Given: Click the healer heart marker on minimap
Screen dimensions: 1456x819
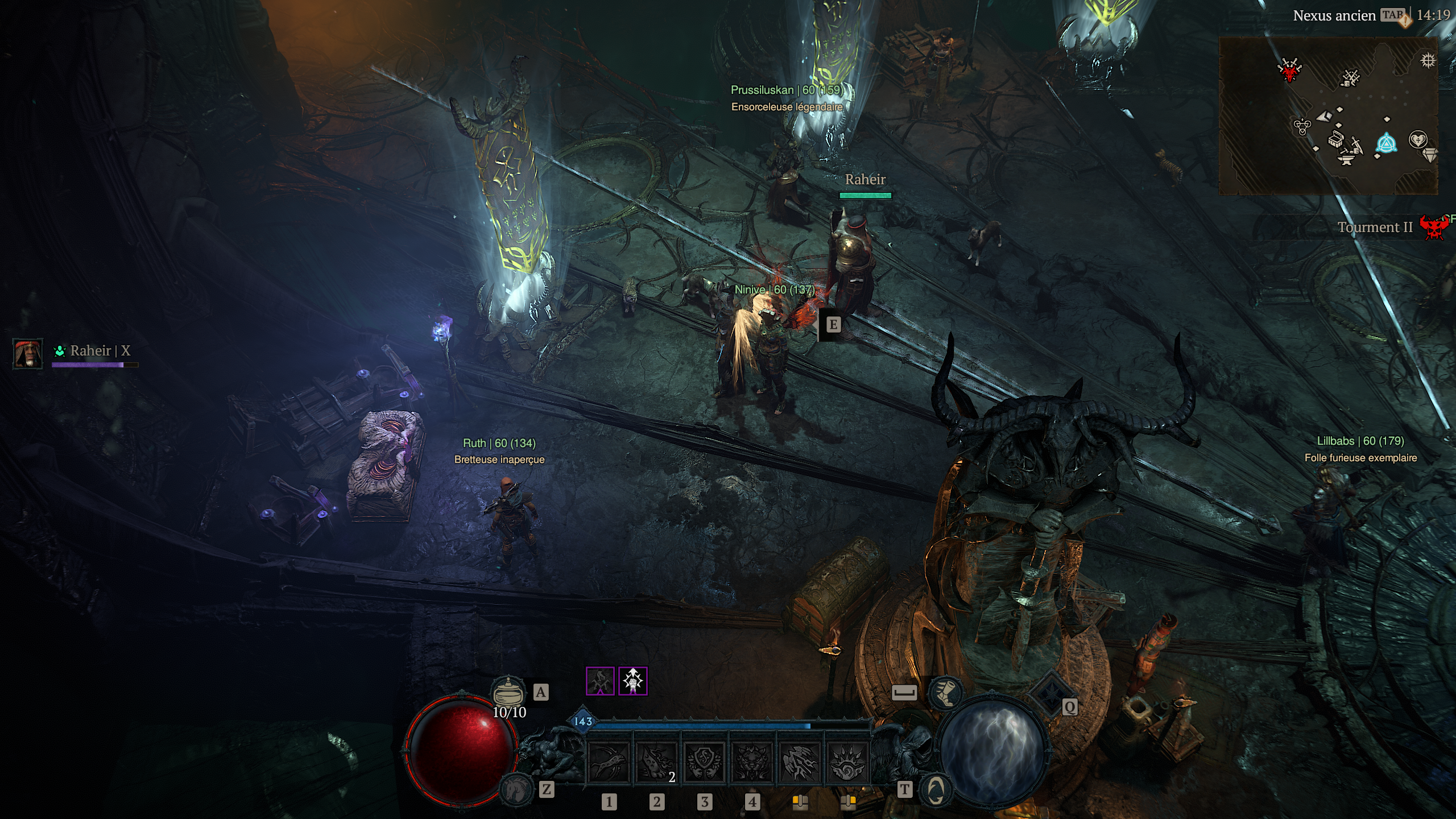Looking at the screenshot, I should click(x=1418, y=139).
